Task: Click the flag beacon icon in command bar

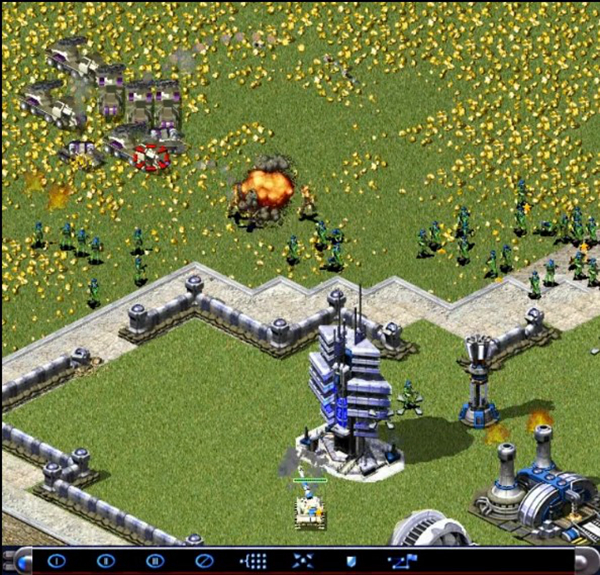Action: 403,561
